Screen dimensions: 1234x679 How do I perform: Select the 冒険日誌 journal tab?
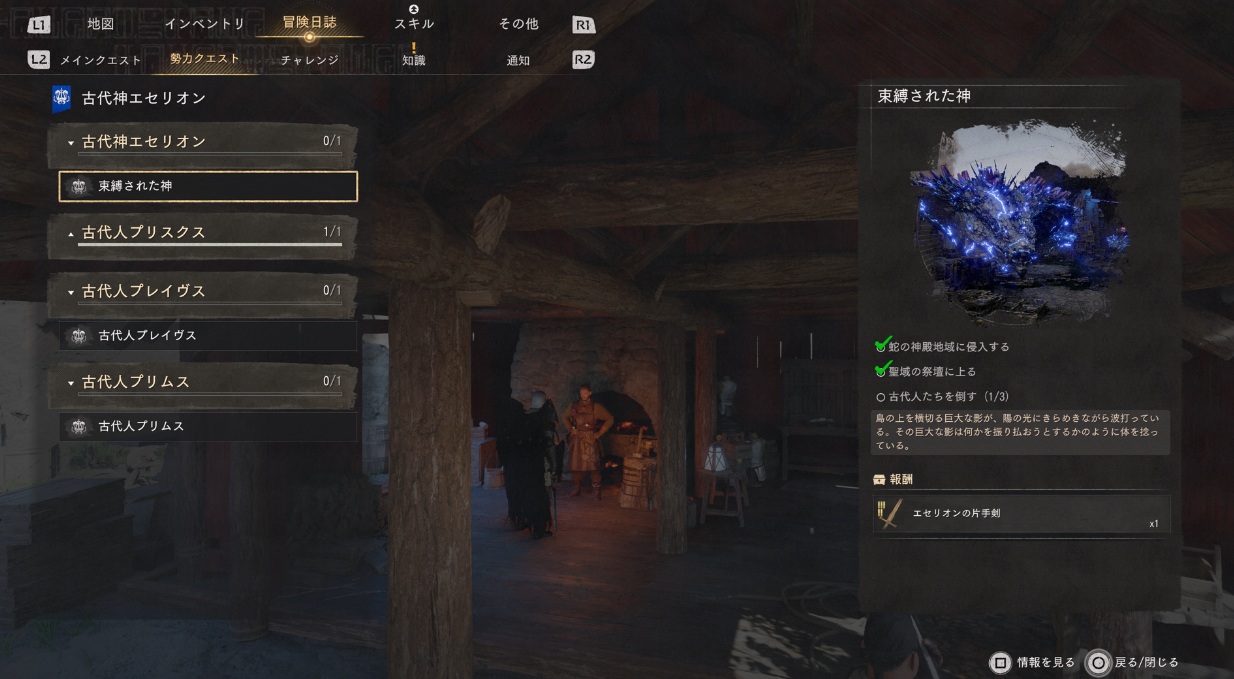point(309,24)
